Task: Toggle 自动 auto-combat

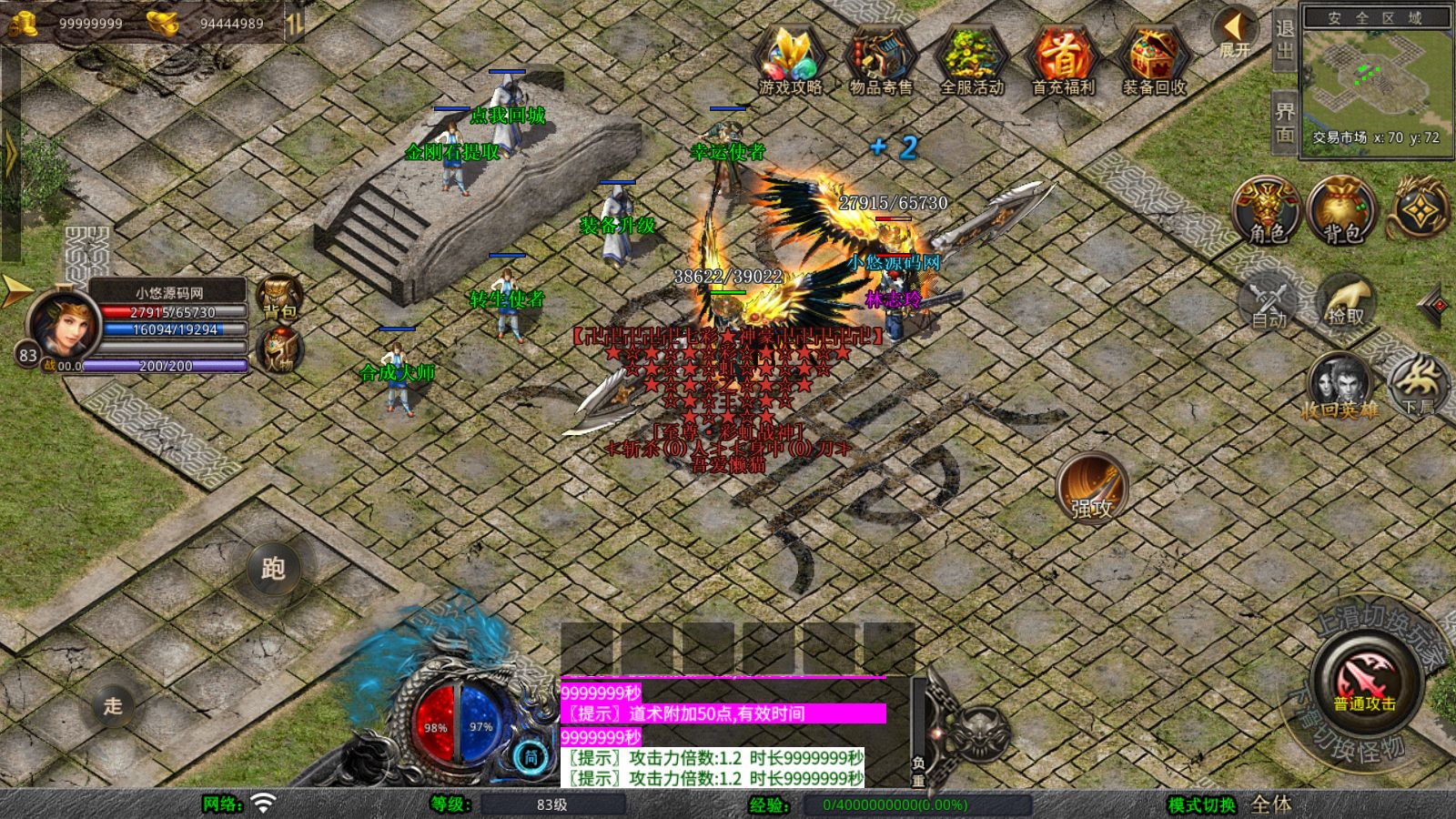Action: 1269,300
